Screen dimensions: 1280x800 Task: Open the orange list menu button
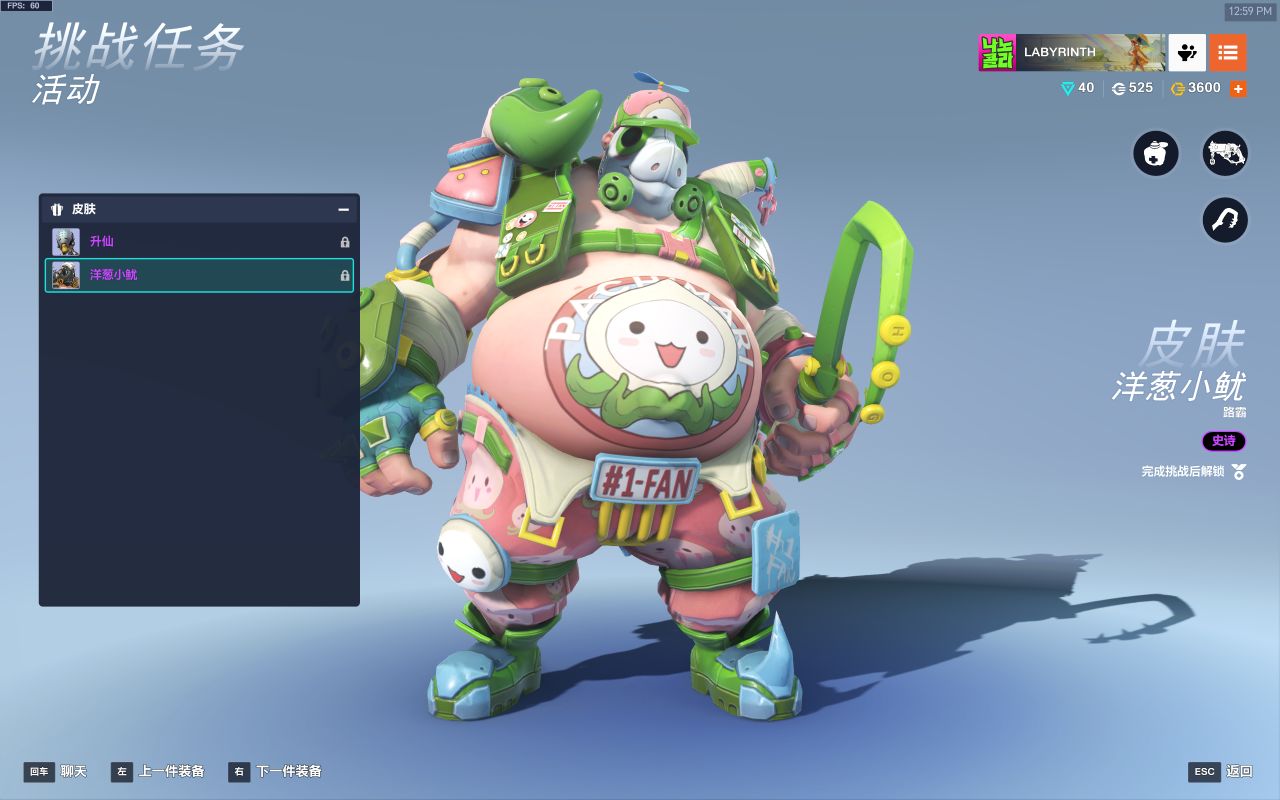point(1228,52)
